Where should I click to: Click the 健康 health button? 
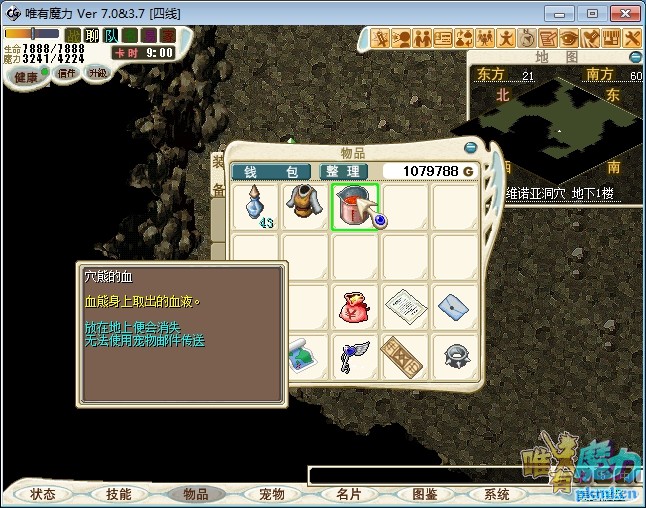(26, 77)
